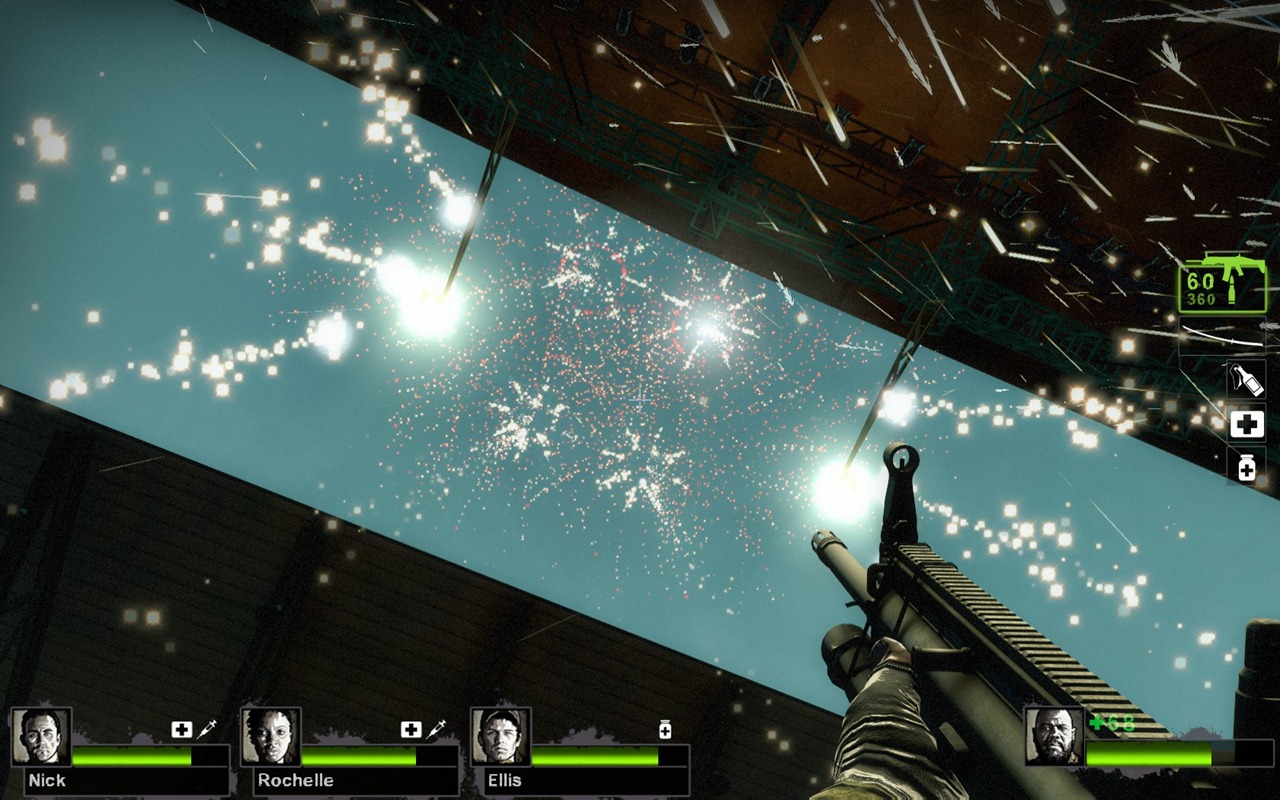This screenshot has height=800, width=1280.
Task: Click Ellis's teammate portrait
Action: (501, 737)
